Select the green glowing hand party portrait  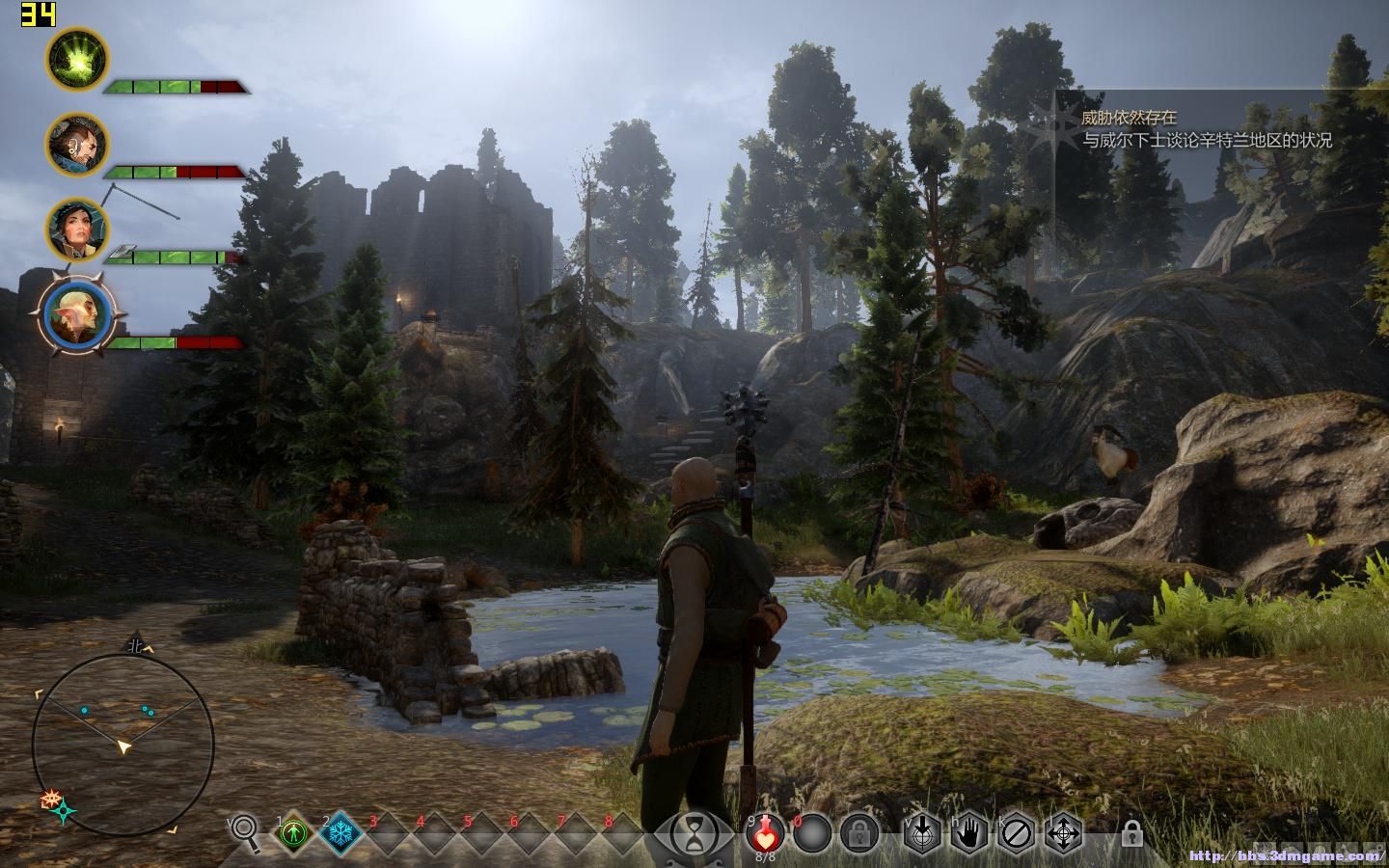77,59
